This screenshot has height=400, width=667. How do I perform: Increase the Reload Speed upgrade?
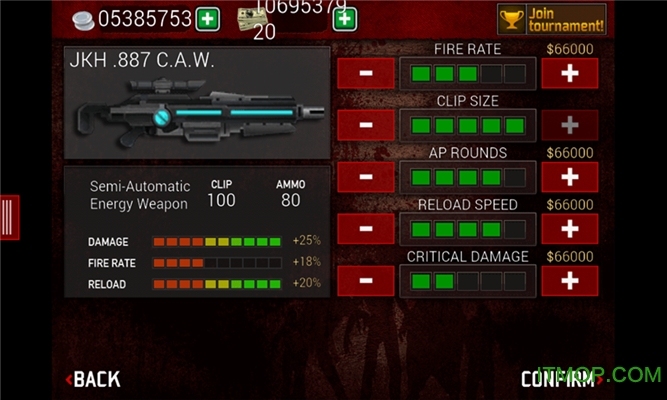point(570,229)
